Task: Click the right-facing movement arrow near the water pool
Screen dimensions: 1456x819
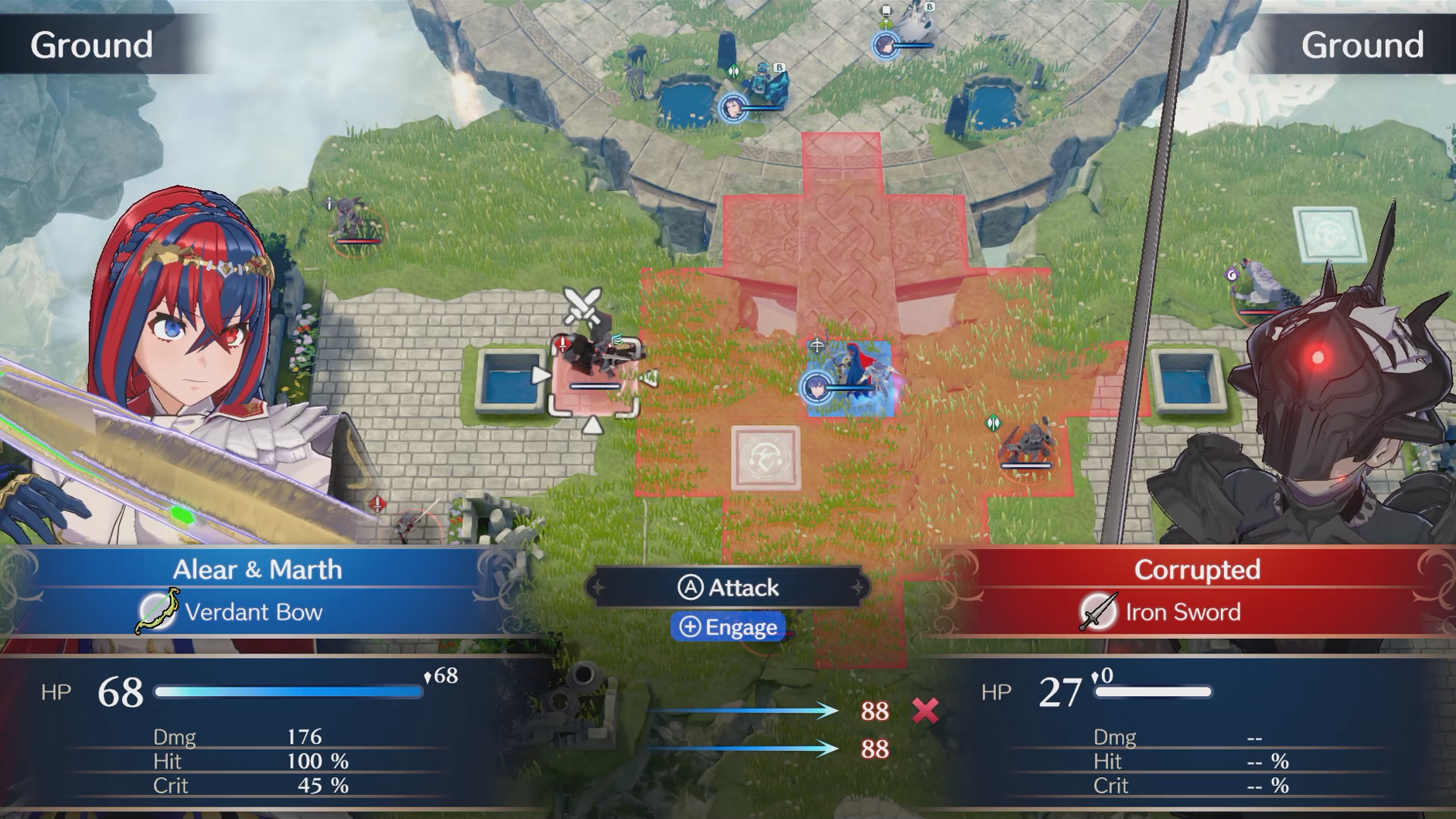Action: [540, 375]
